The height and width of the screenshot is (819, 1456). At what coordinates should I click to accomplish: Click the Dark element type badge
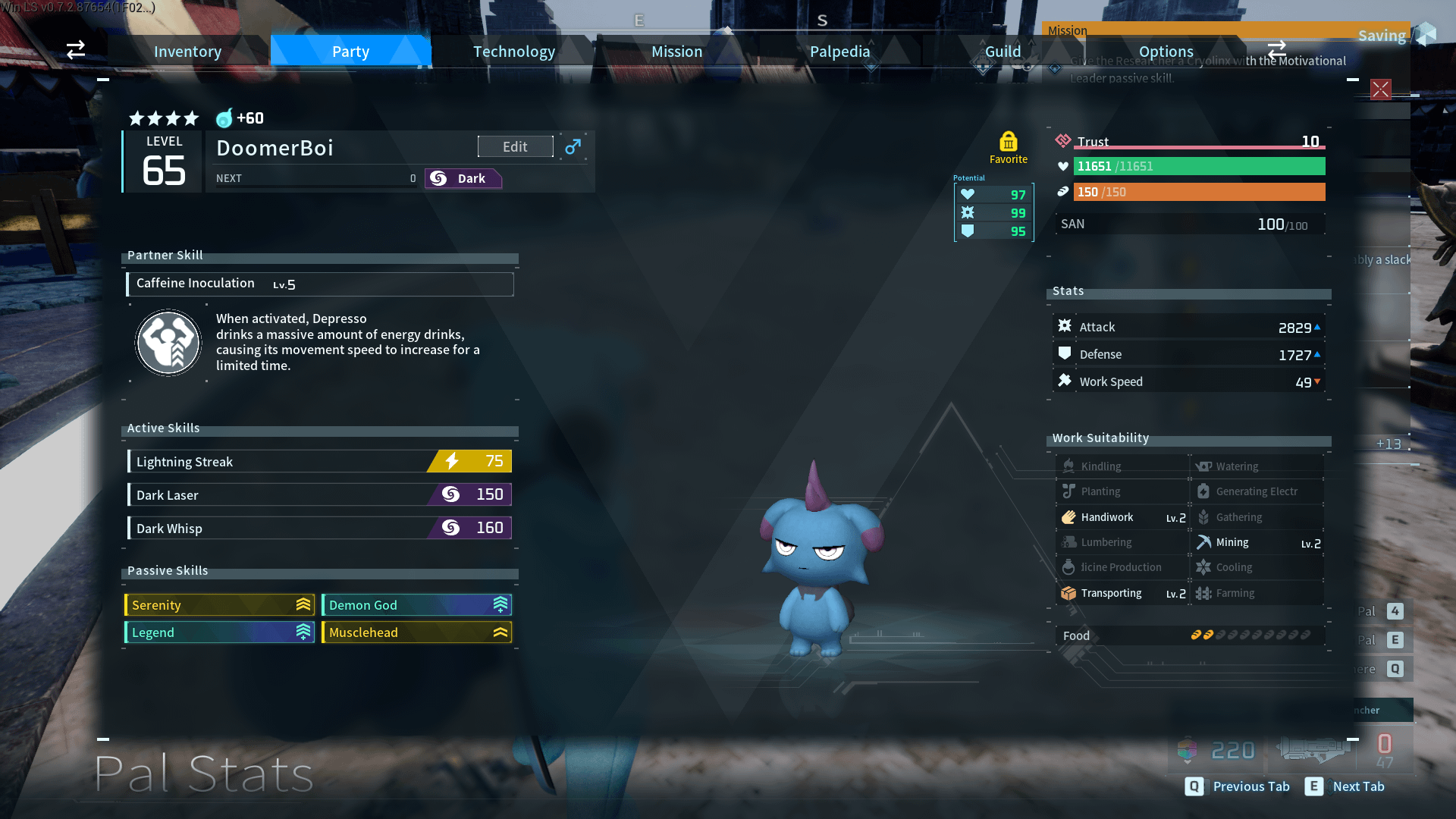463,179
